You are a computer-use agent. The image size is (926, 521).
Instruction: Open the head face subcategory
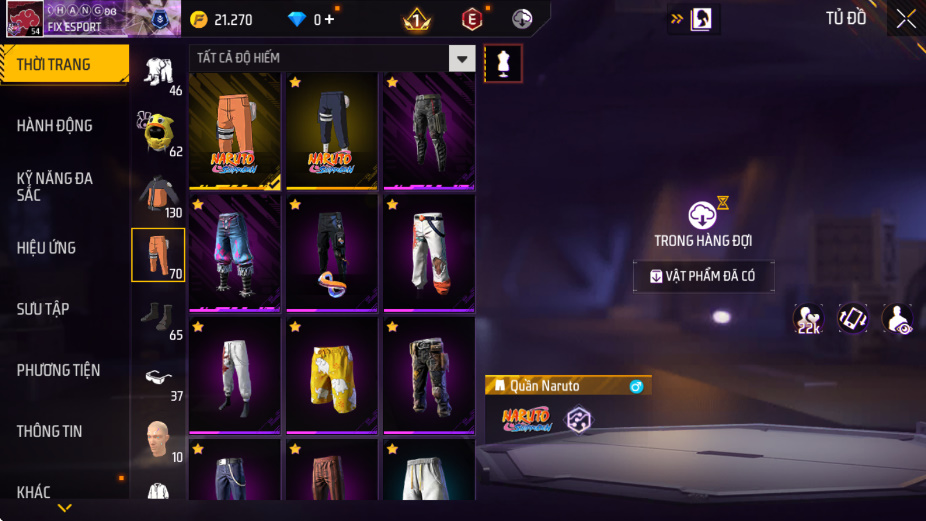click(156, 438)
